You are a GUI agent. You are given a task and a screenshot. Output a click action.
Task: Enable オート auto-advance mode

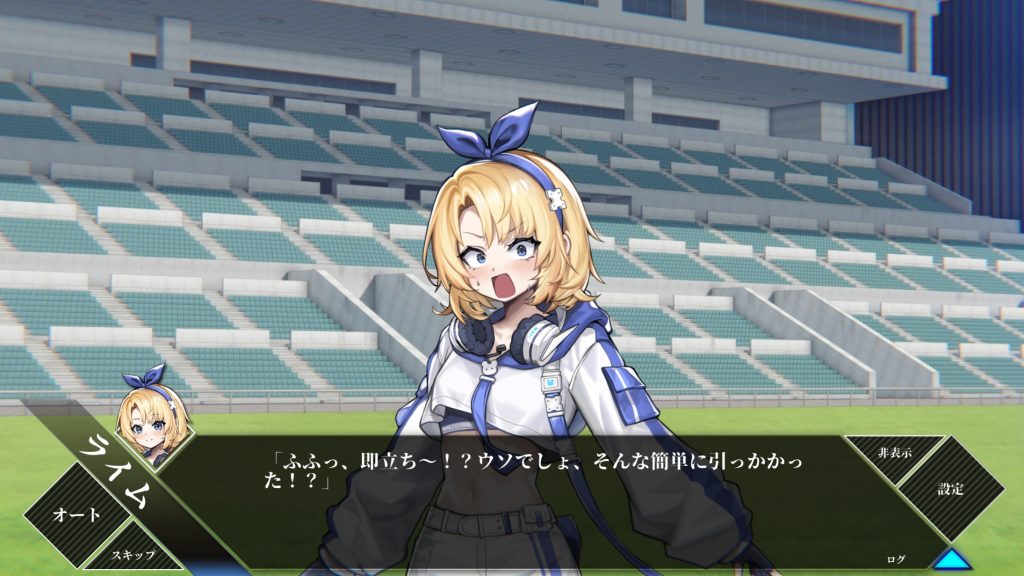coord(76,515)
